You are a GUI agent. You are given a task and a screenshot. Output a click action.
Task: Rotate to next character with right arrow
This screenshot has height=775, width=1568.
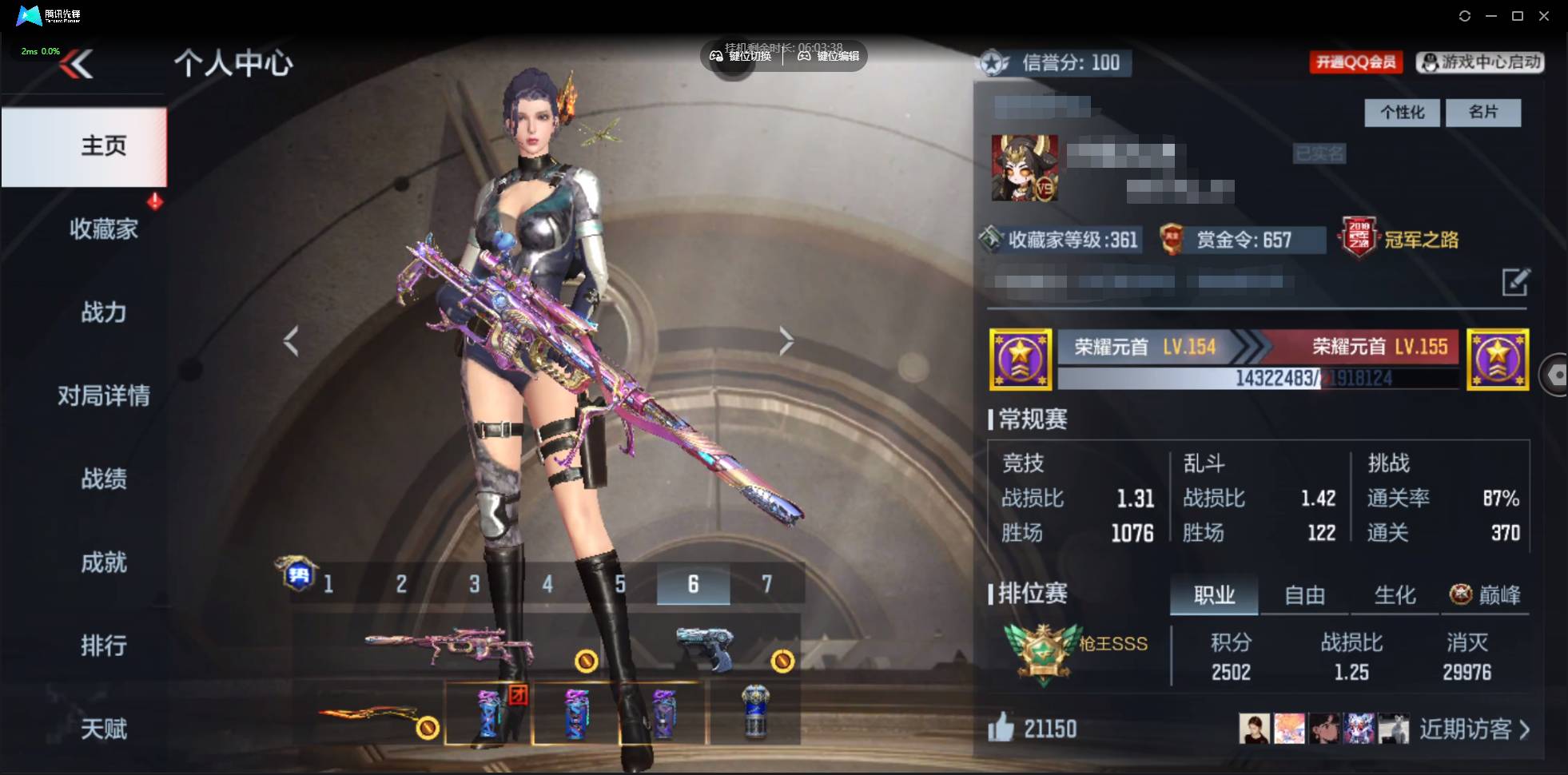(786, 341)
